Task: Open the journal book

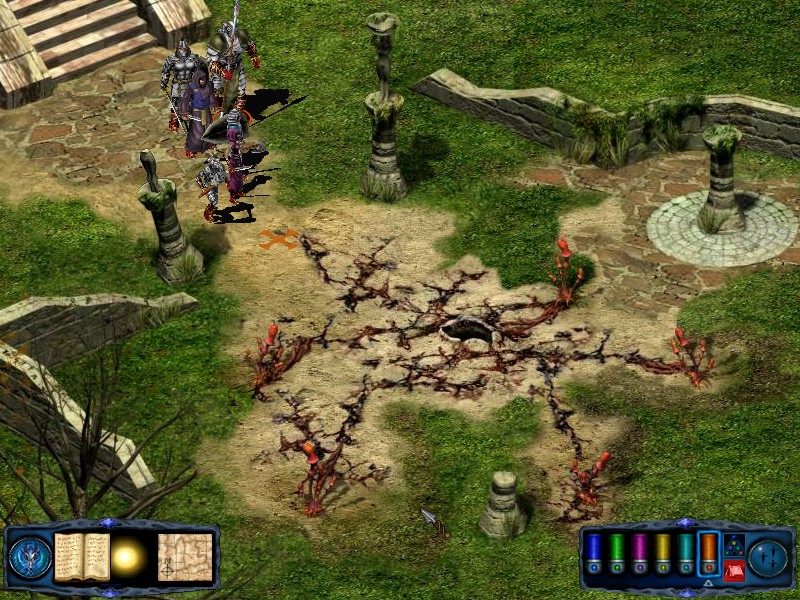Action: [82, 556]
